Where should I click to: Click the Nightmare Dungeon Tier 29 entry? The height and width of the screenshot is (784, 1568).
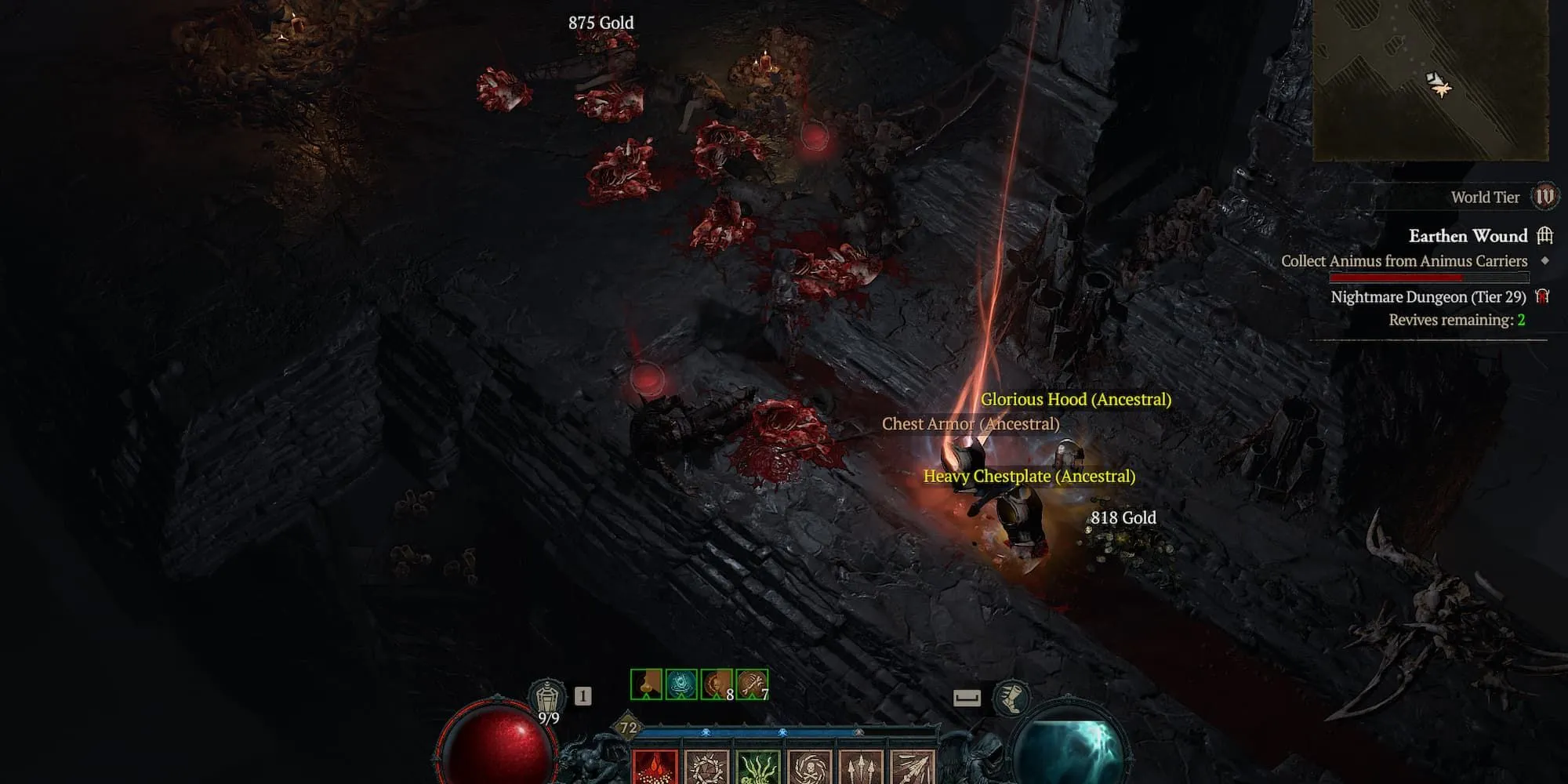(1428, 297)
